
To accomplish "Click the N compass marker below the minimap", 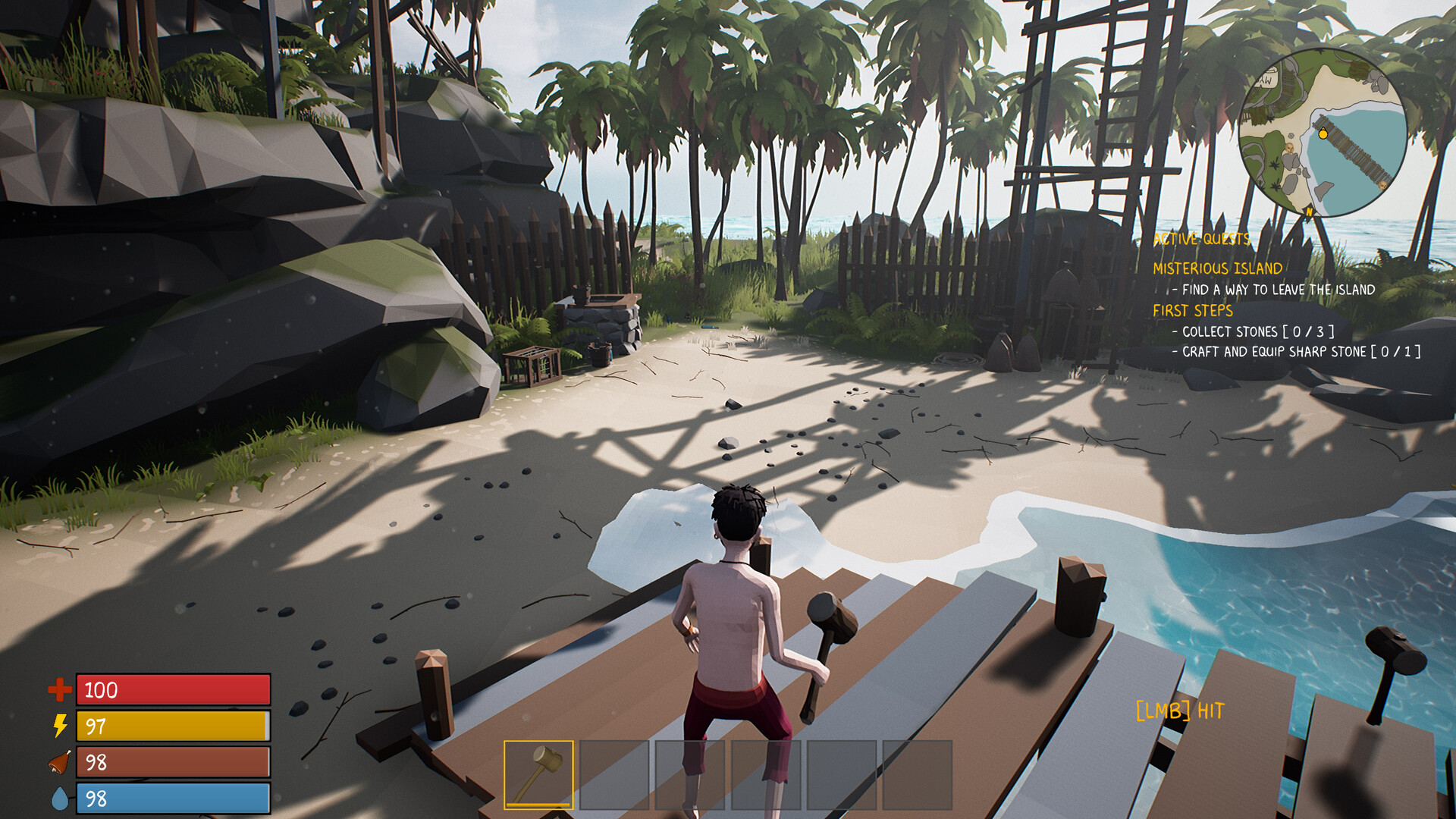I will [1309, 213].
